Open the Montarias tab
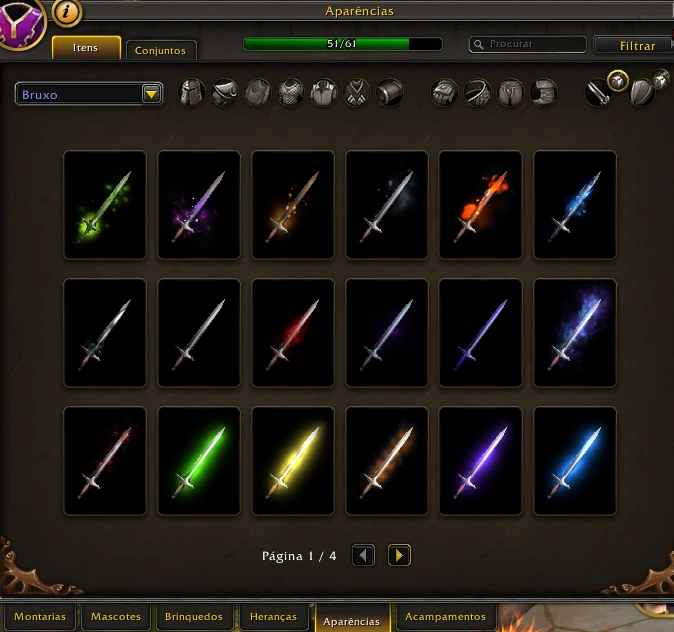Image resolution: width=674 pixels, height=632 pixels. (40, 617)
